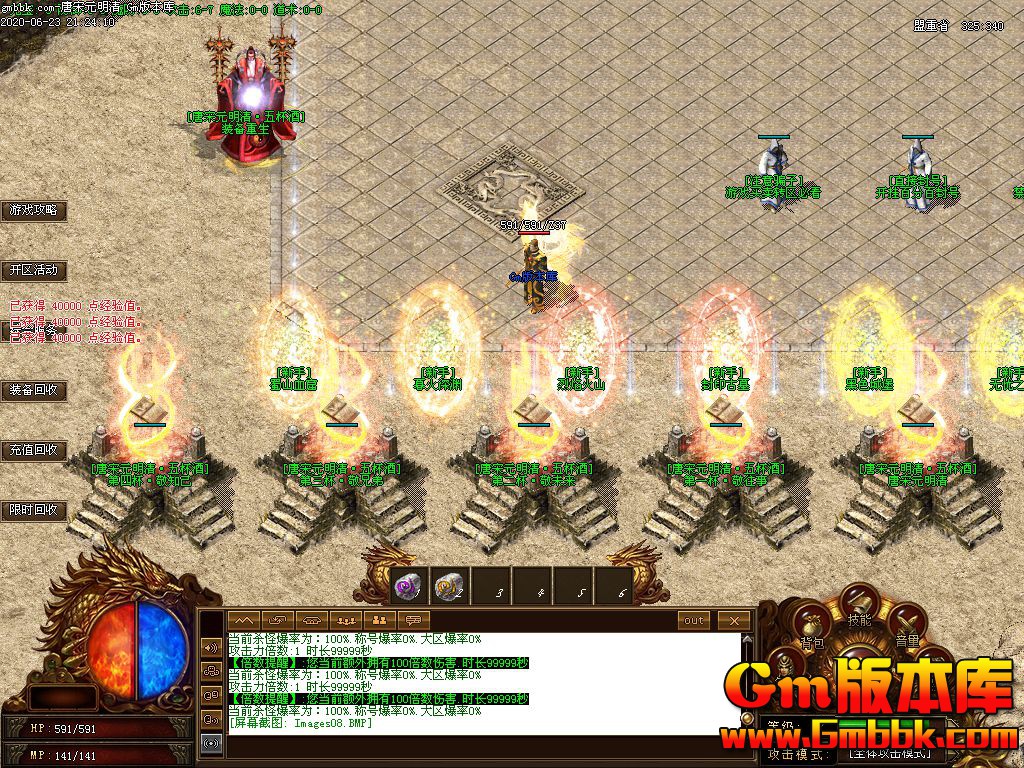Use the orange rune stone in hotbar slot 2
1024x768 pixels.
(x=449, y=587)
